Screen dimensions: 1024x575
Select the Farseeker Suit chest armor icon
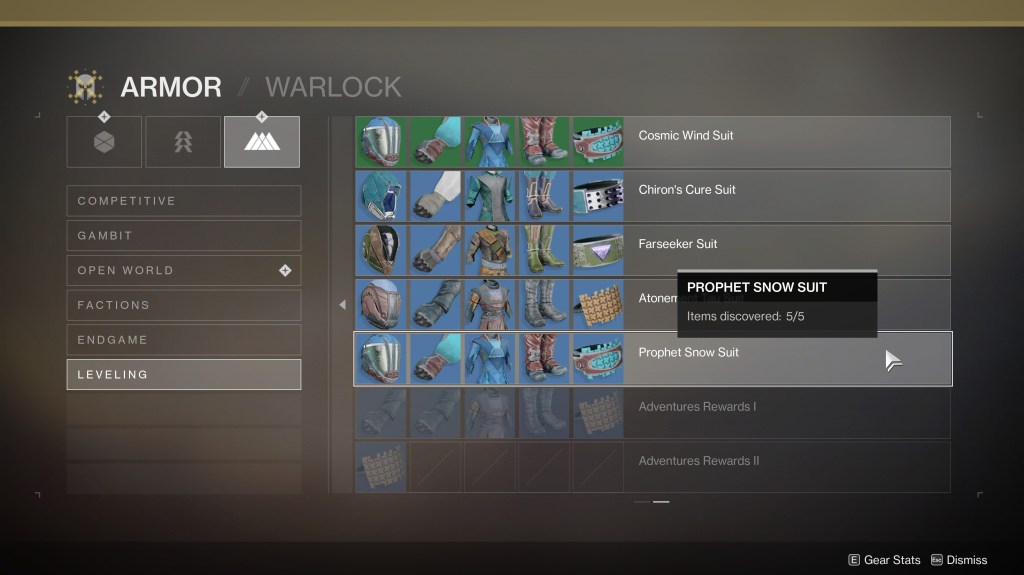489,250
